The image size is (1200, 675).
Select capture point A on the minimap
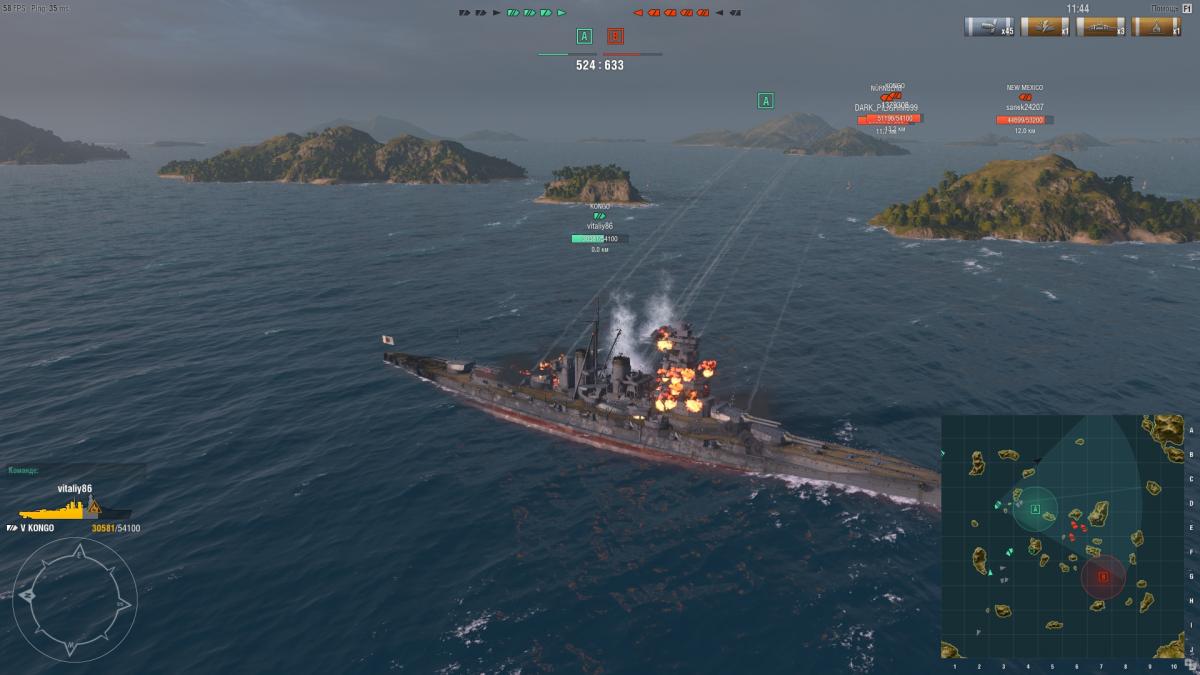(1035, 509)
